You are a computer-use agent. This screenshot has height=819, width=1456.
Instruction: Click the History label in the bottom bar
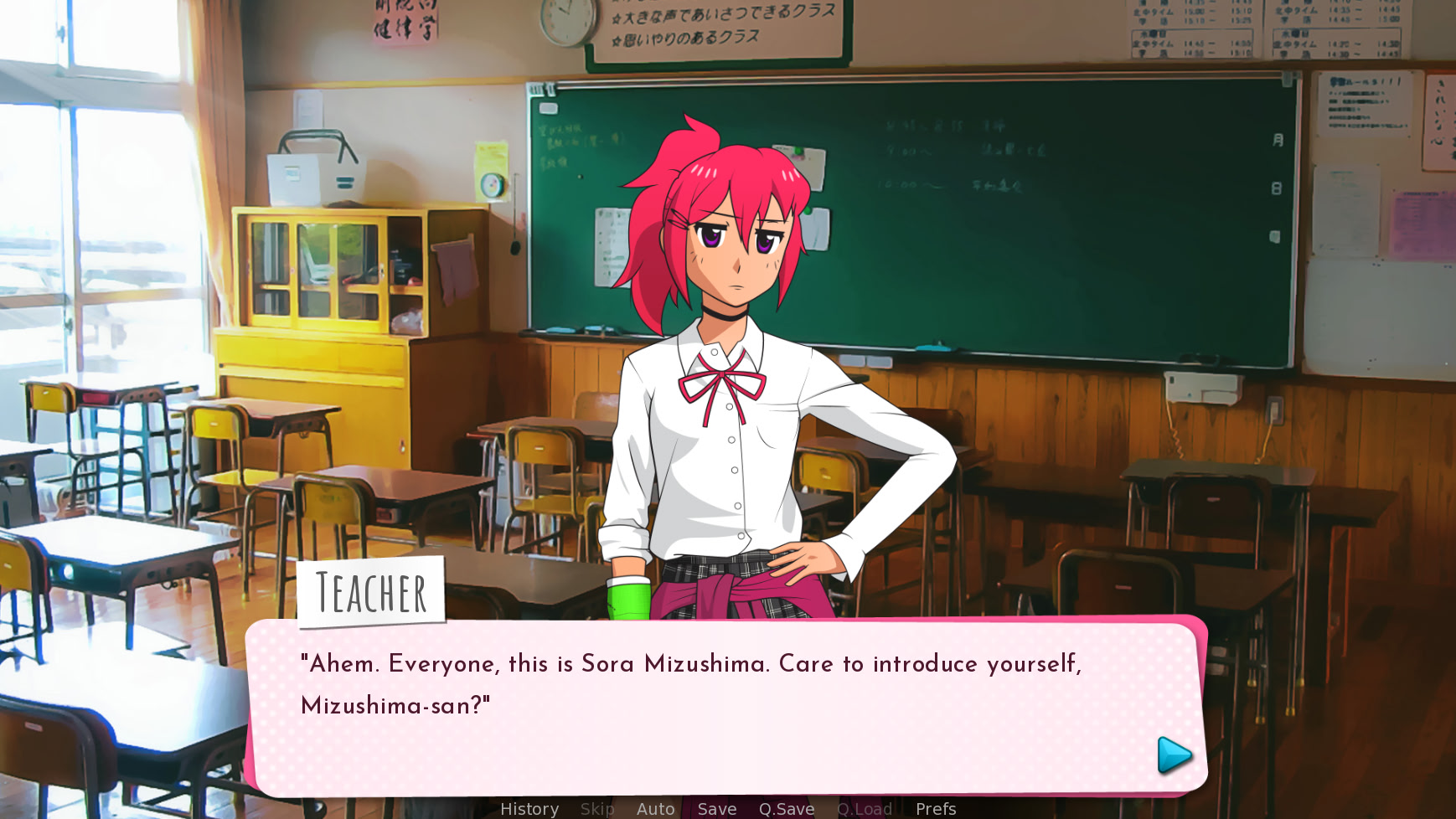529,809
